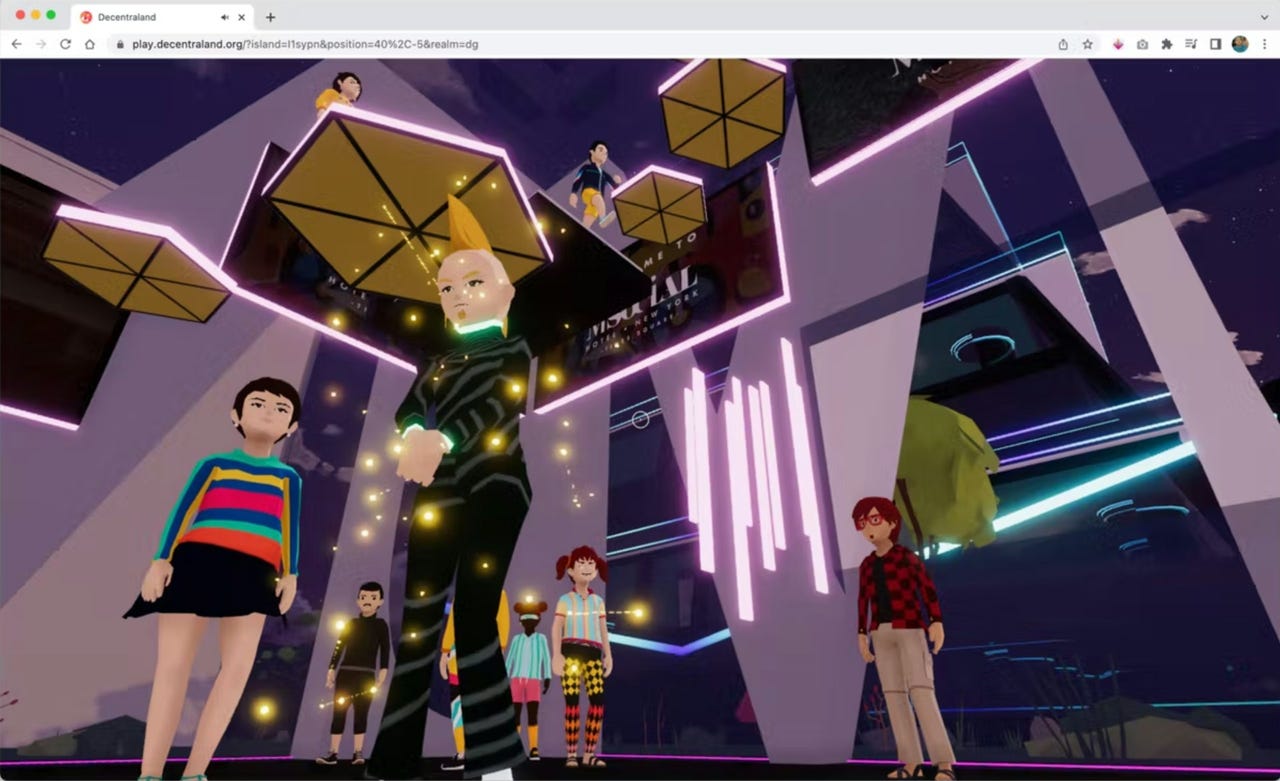
Task: Navigate back using the back arrow
Action: tap(16, 44)
